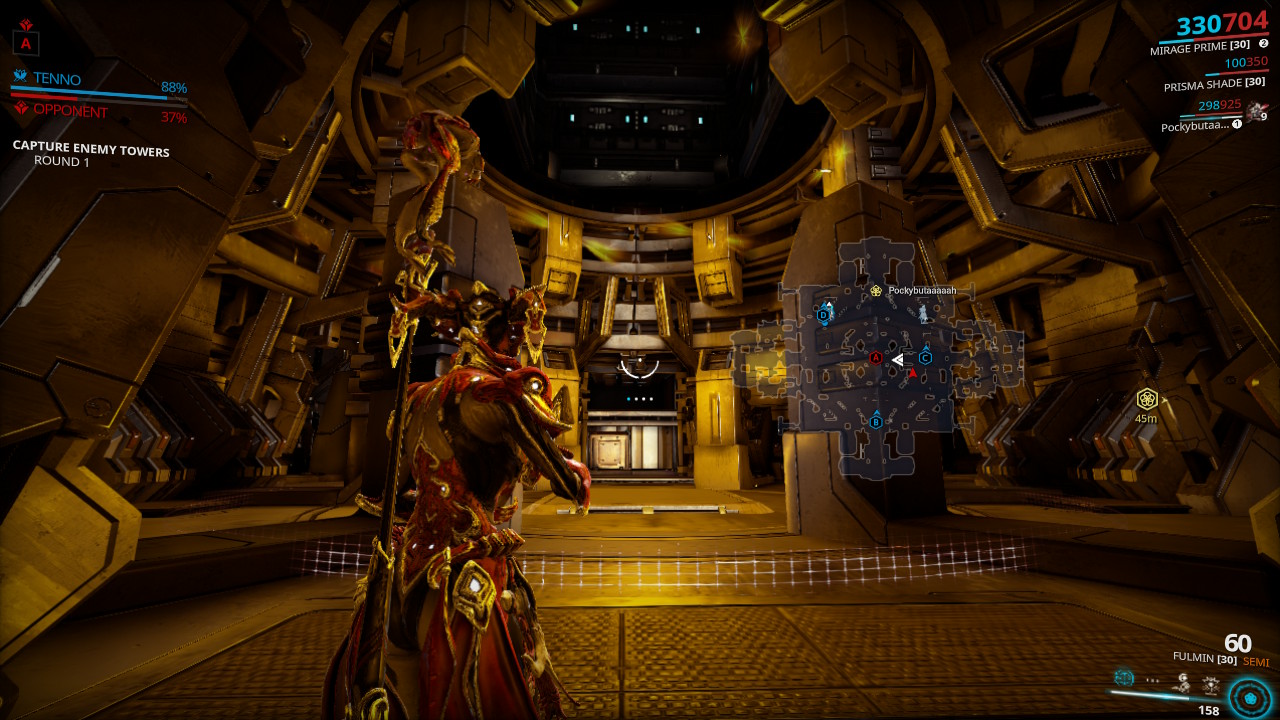Select the Prism ability icon
The height and width of the screenshot is (720, 1280).
click(x=1210, y=685)
